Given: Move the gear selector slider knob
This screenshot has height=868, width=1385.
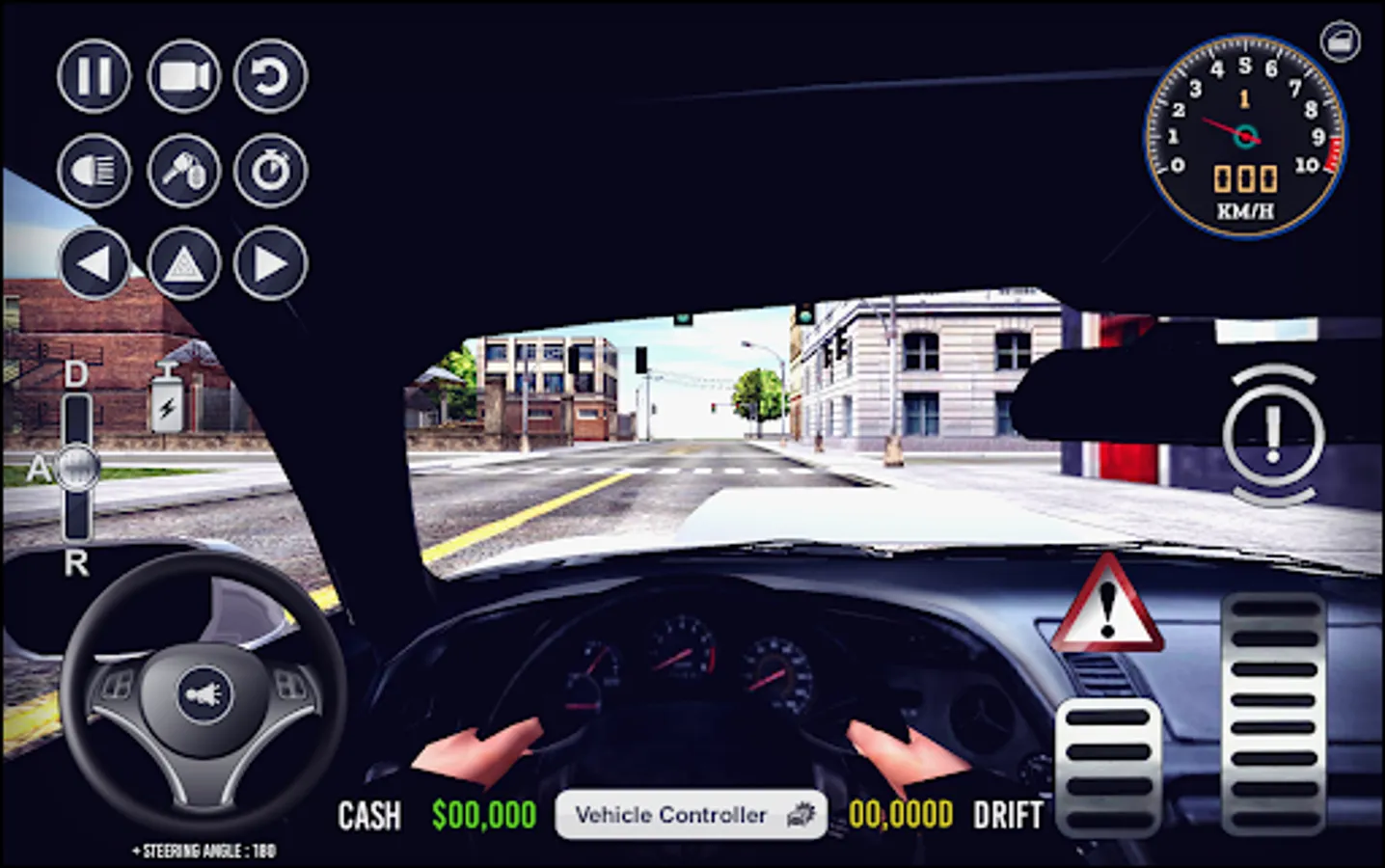Looking at the screenshot, I should click(77, 466).
